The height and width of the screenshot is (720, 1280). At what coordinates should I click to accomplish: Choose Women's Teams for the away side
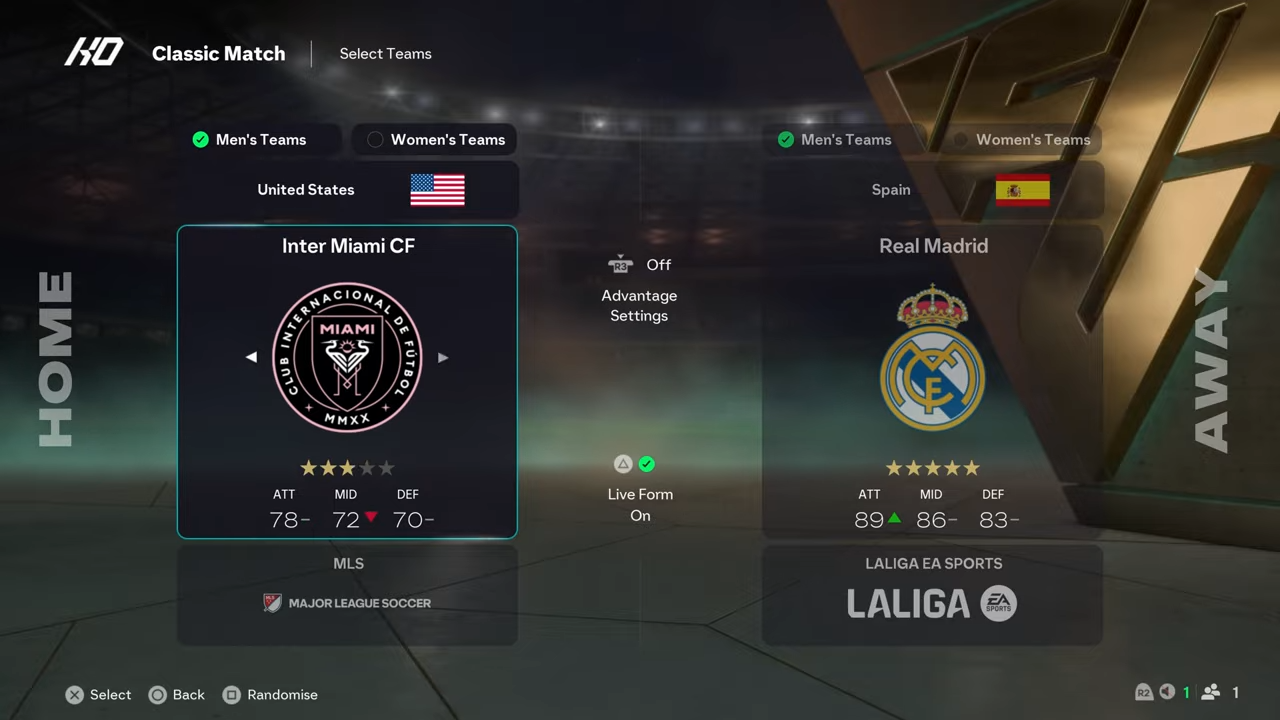[x=1020, y=140]
